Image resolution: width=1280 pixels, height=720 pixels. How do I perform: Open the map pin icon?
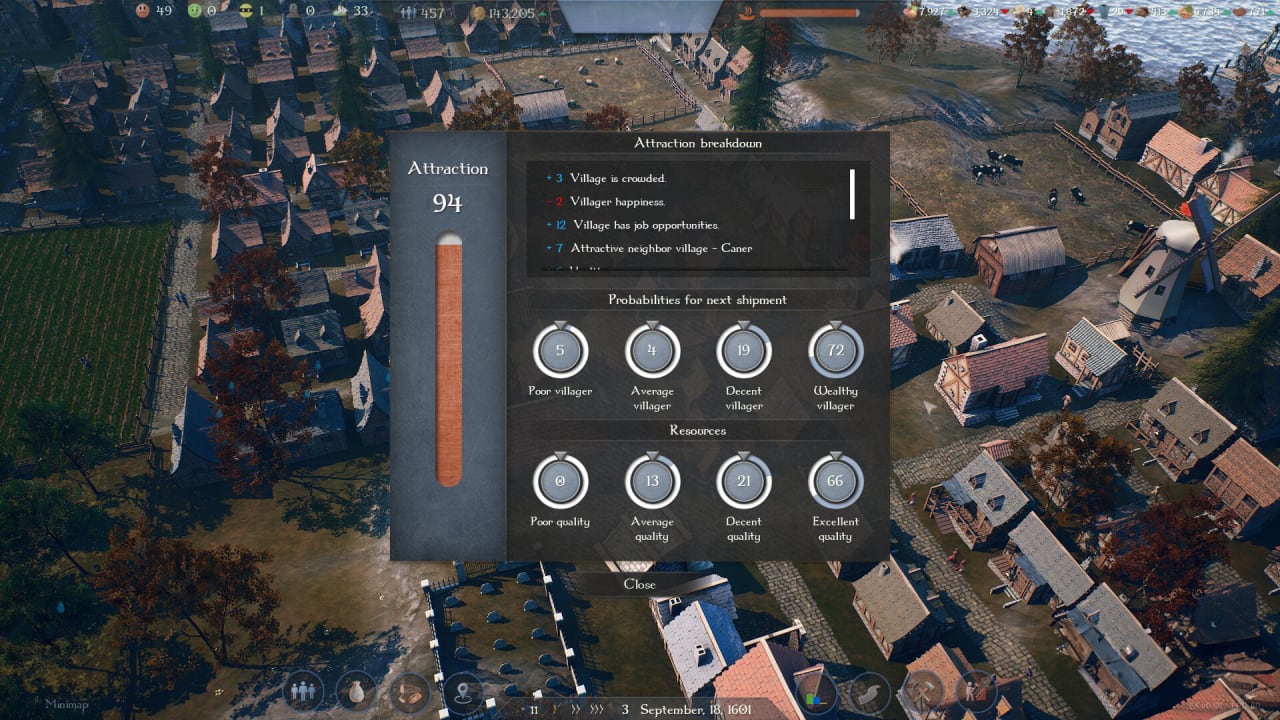click(462, 690)
